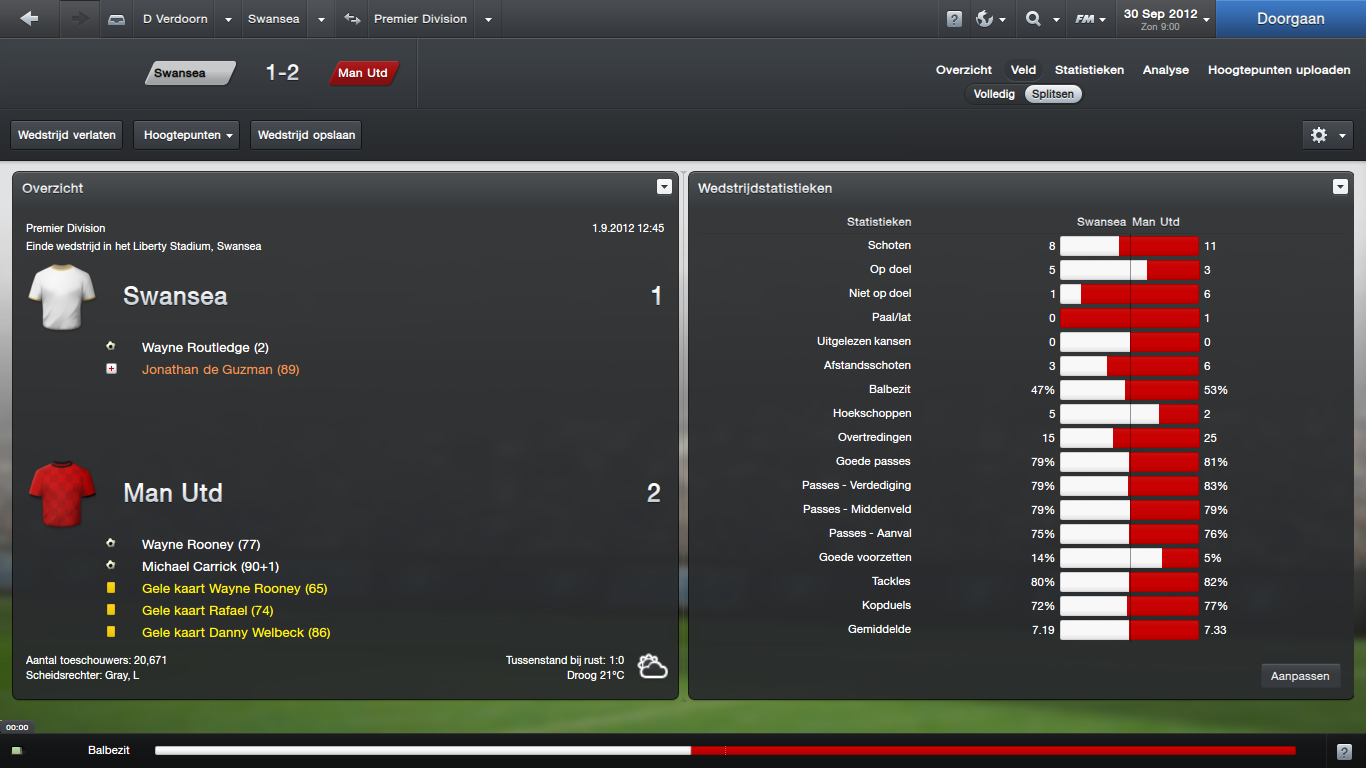Switch to the Statistieken tab
The image size is (1366, 768).
click(1089, 70)
